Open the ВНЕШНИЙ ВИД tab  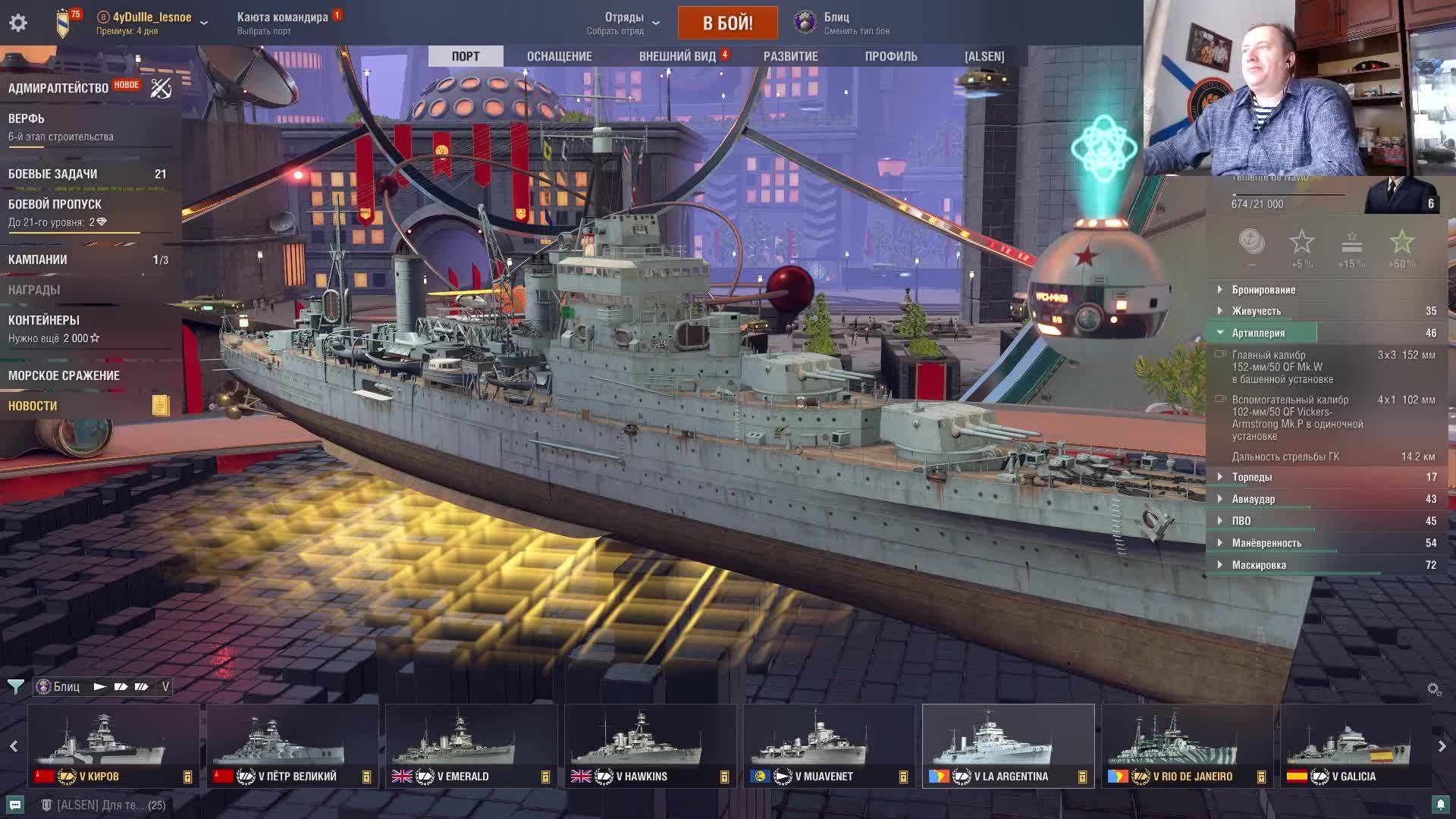[677, 56]
